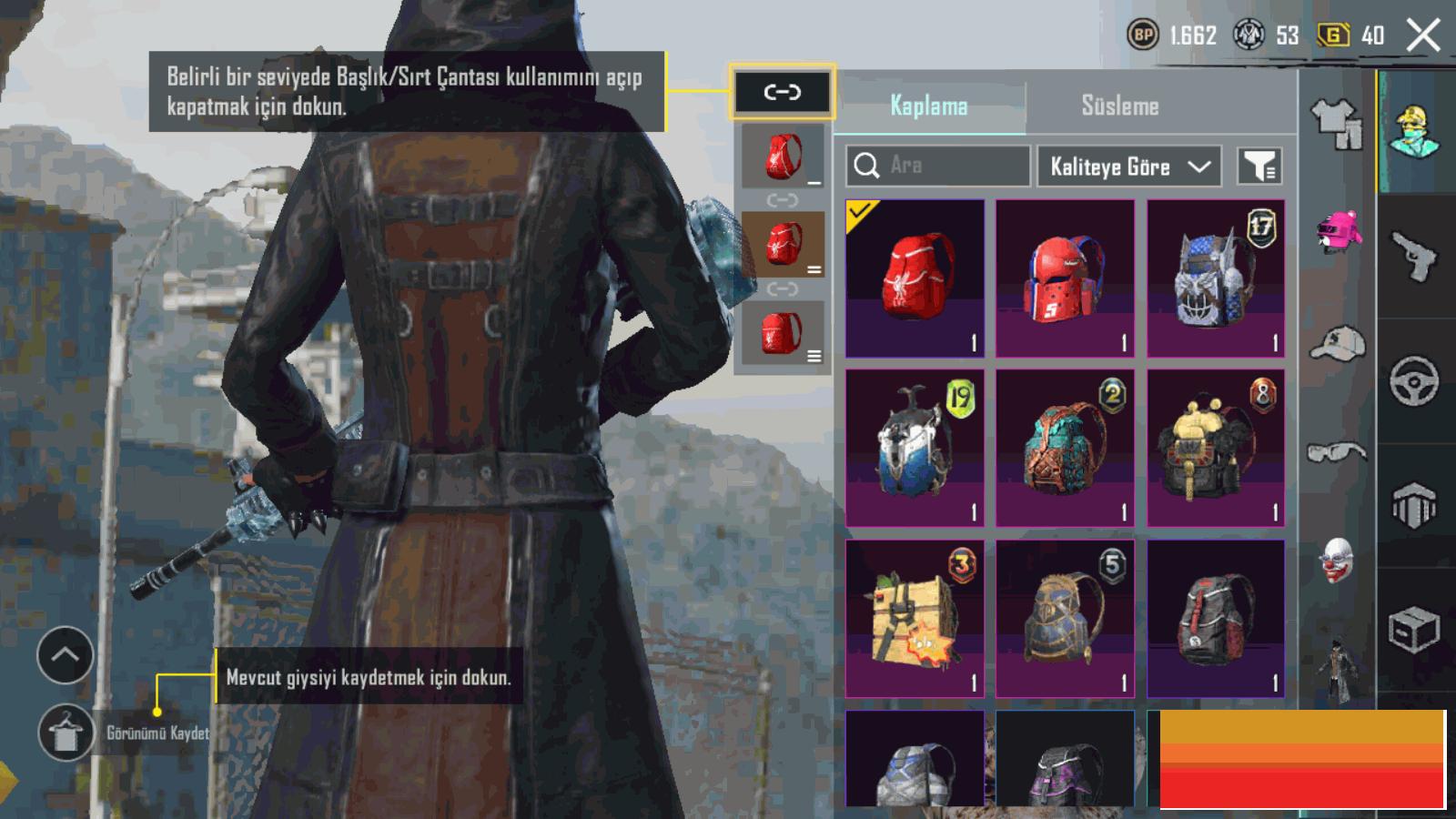Viewport: 1456px width, 819px height.
Task: Pick the level 19 blue-white backpack skin
Action: coord(915,448)
